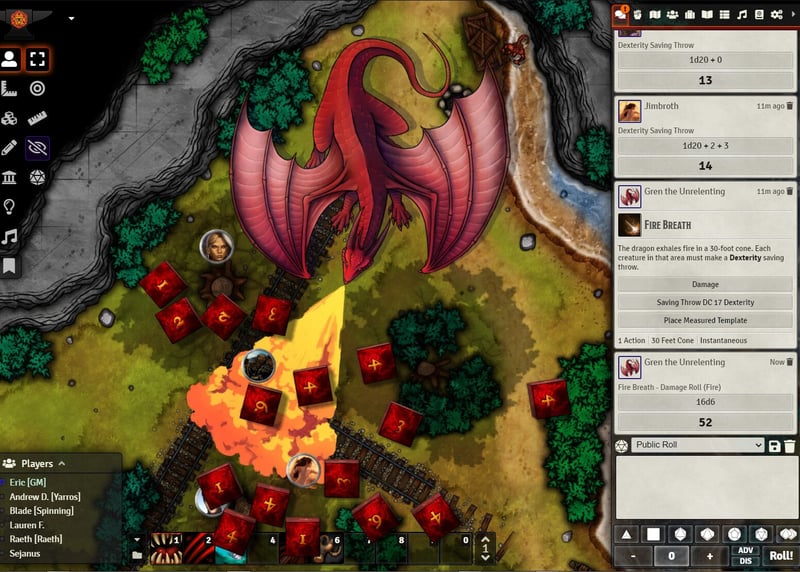Open the Measurement ruler controls
Image resolution: width=800 pixels, height=572 pixels.
click(10, 89)
